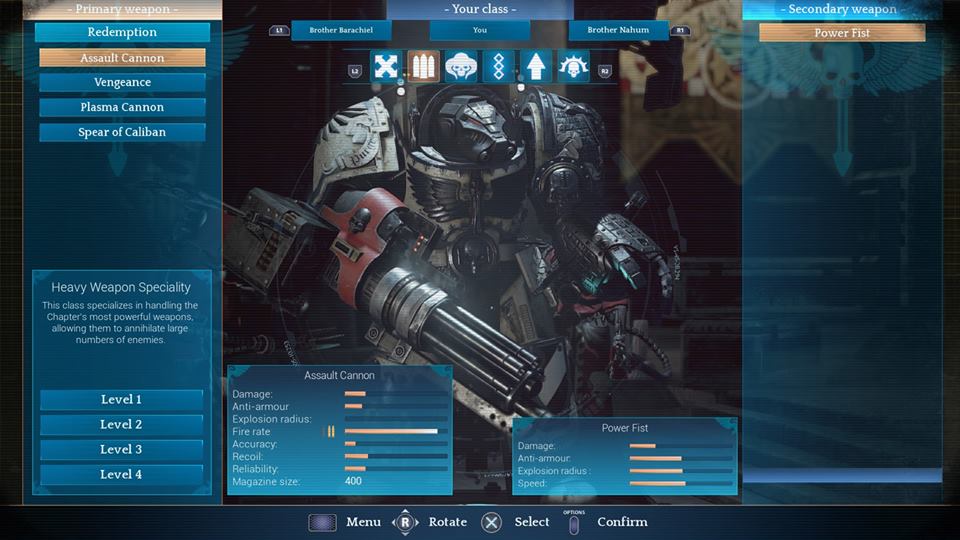Select the upward arrow class icon
The image size is (960, 540).
tap(536, 67)
